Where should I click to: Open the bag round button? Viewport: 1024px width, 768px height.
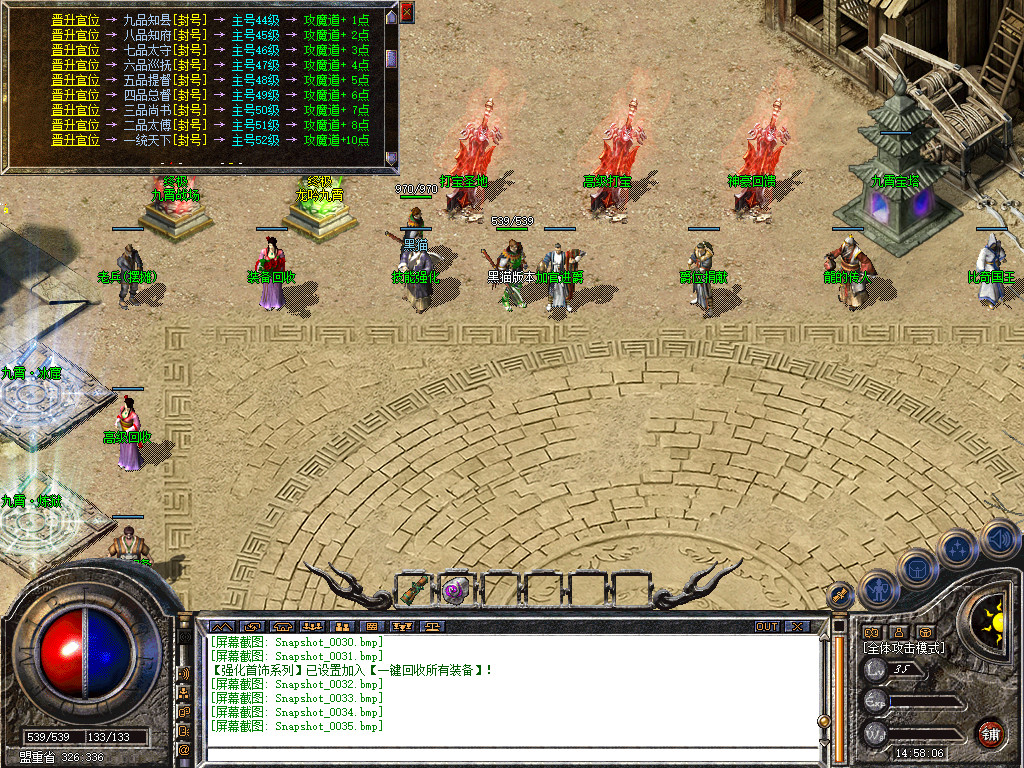pos(918,568)
